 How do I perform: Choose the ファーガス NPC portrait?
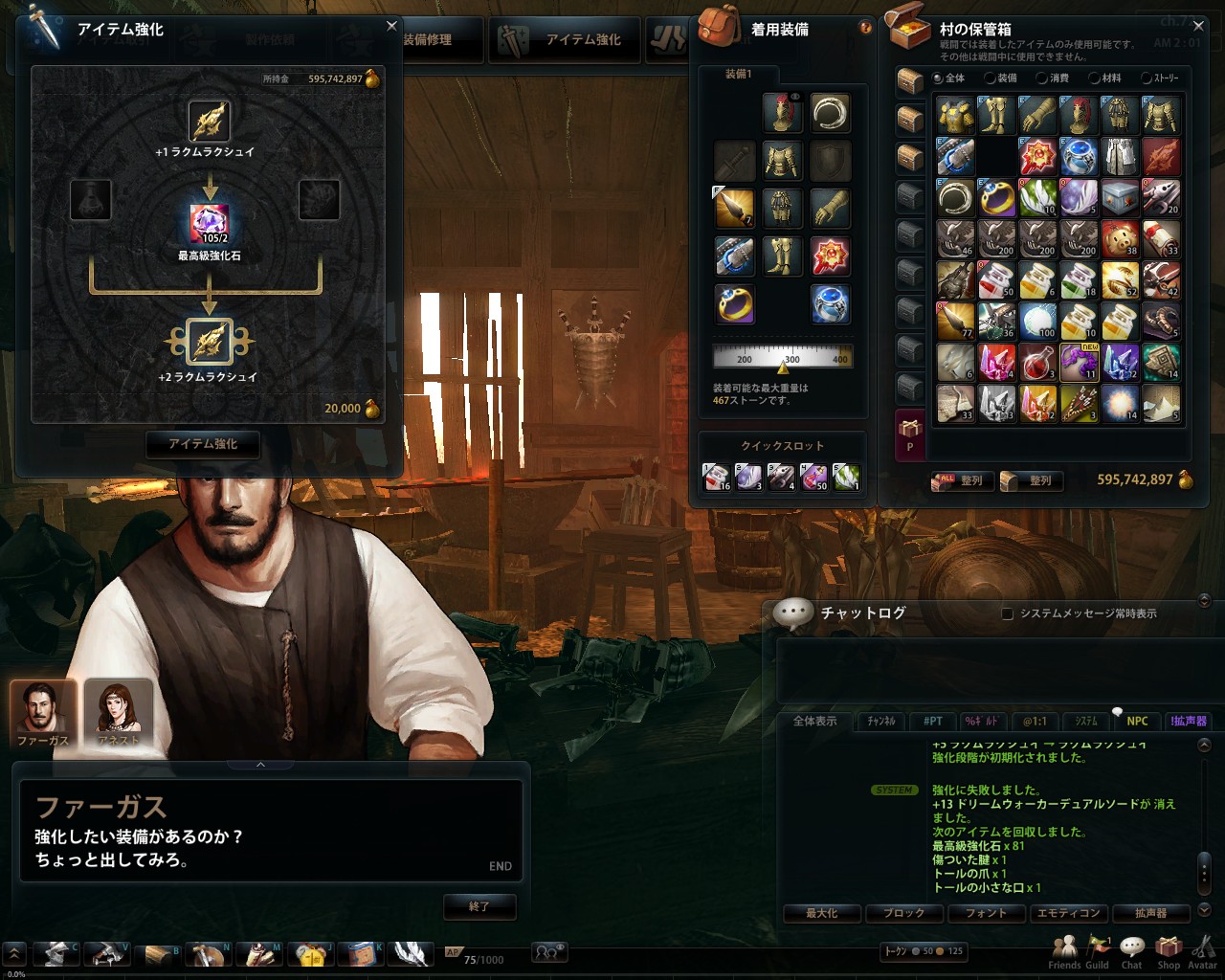point(43,713)
